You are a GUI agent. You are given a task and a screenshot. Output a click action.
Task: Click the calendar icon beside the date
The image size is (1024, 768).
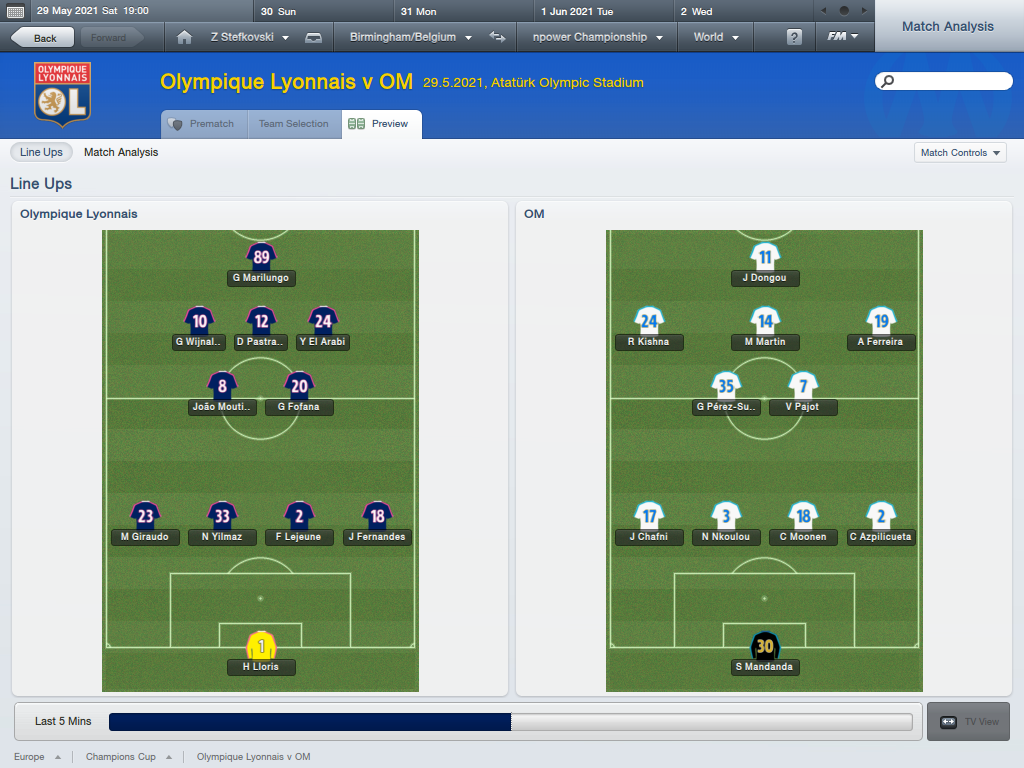15,11
